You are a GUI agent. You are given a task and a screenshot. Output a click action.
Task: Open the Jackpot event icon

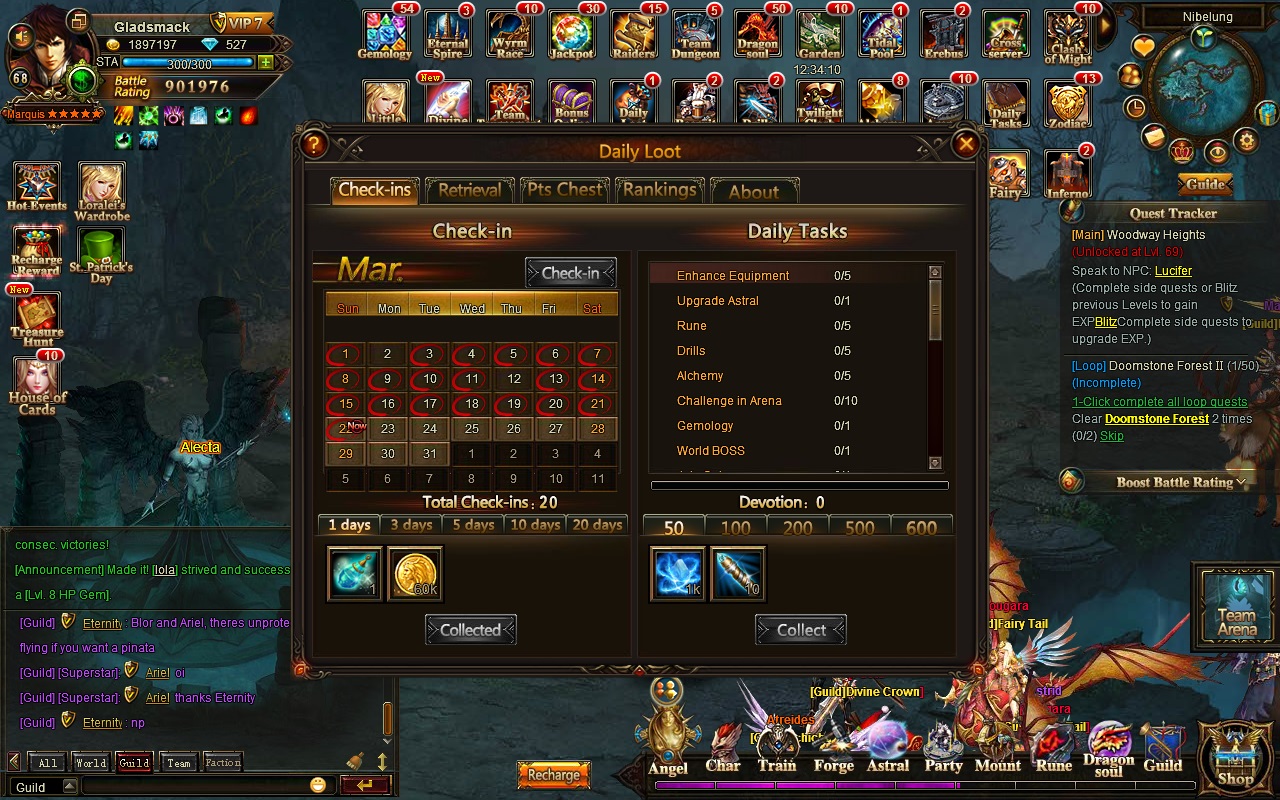click(572, 37)
